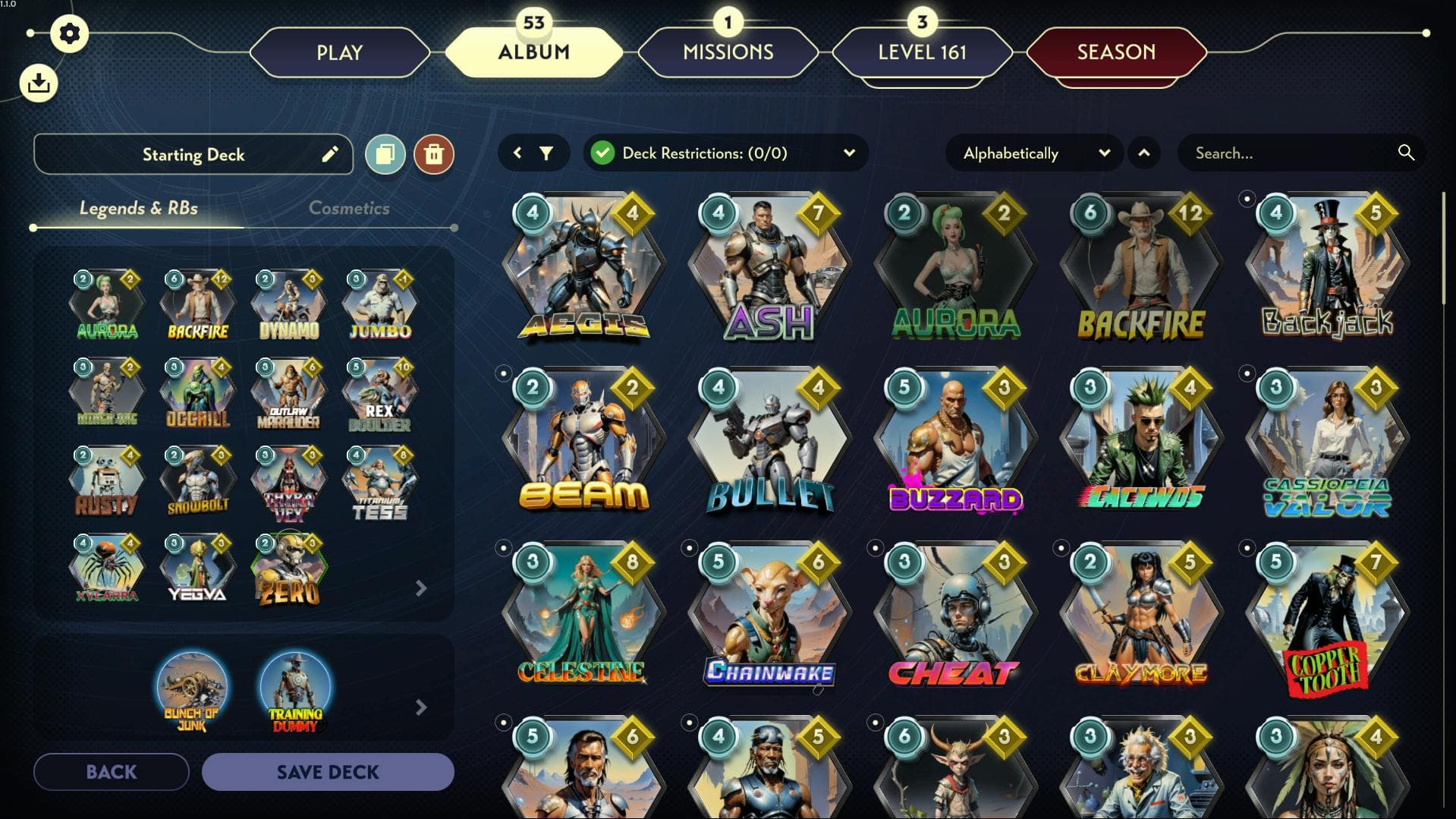Screen dimensions: 1456x819
Task: Duplicate the deck with the copy icon
Action: coord(385,154)
